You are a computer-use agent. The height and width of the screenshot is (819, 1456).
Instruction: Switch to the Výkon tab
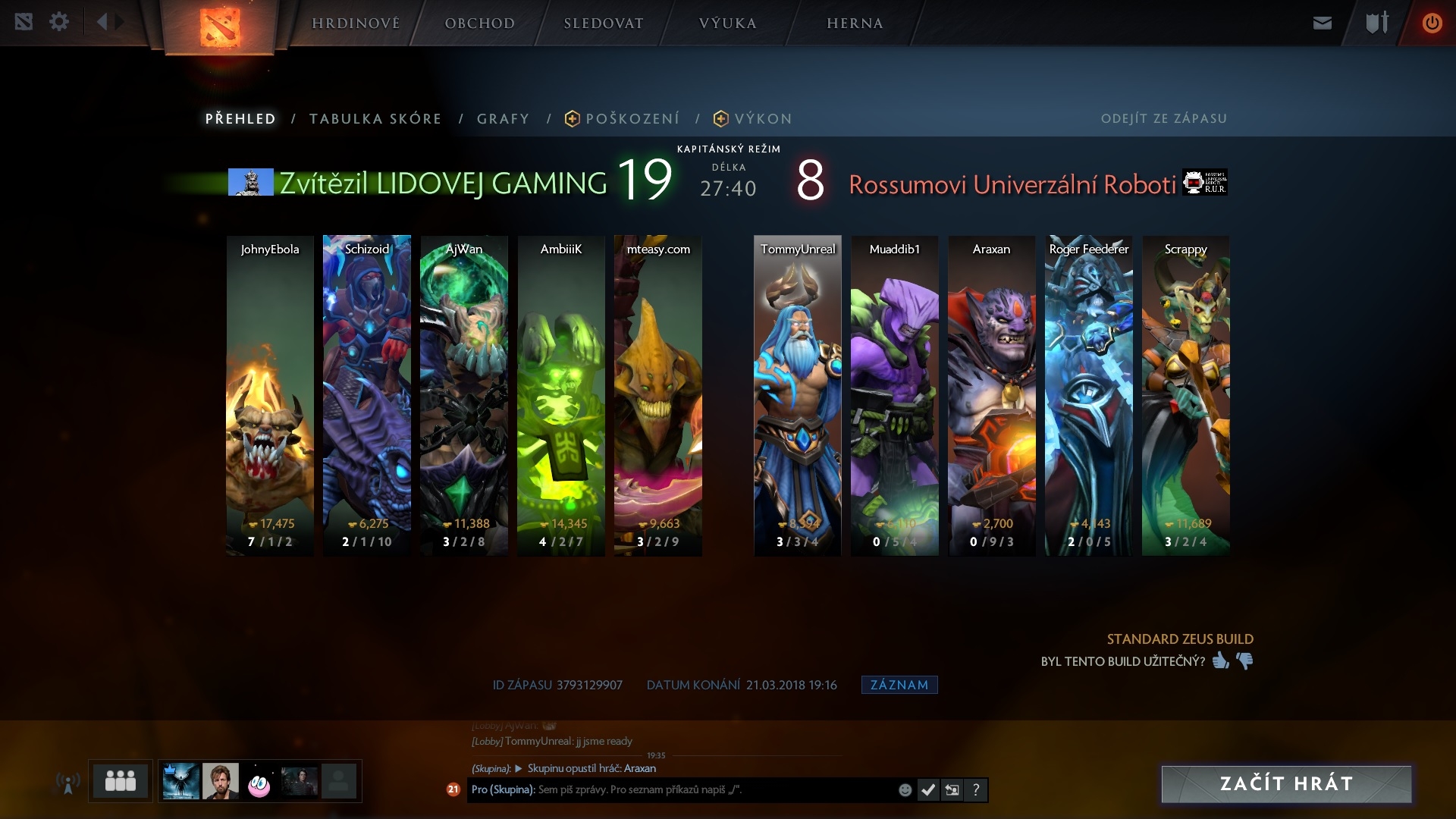pos(762,119)
